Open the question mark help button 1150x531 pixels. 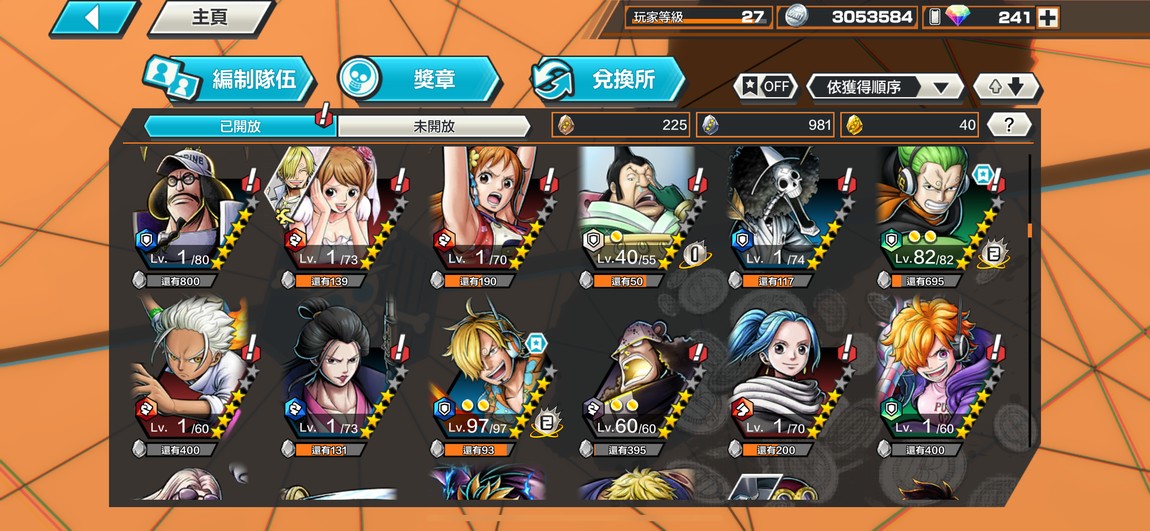[x=1009, y=125]
